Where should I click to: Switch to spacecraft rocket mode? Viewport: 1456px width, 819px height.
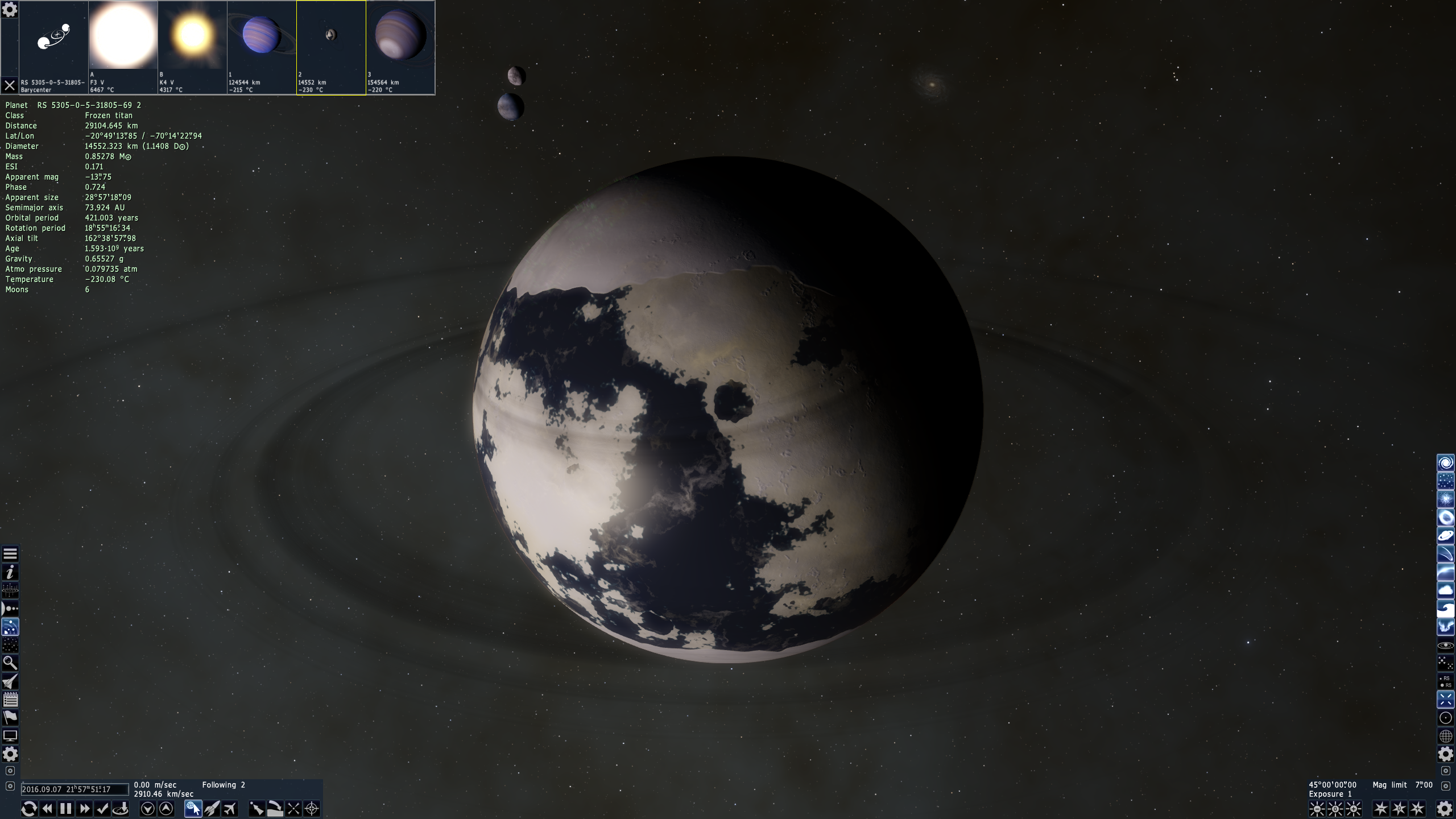pyautogui.click(x=212, y=808)
